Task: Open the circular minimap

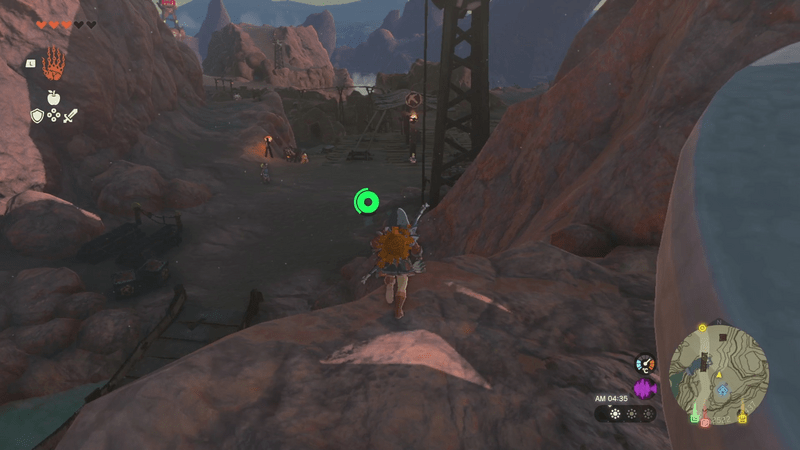Action: pyautogui.click(x=718, y=370)
